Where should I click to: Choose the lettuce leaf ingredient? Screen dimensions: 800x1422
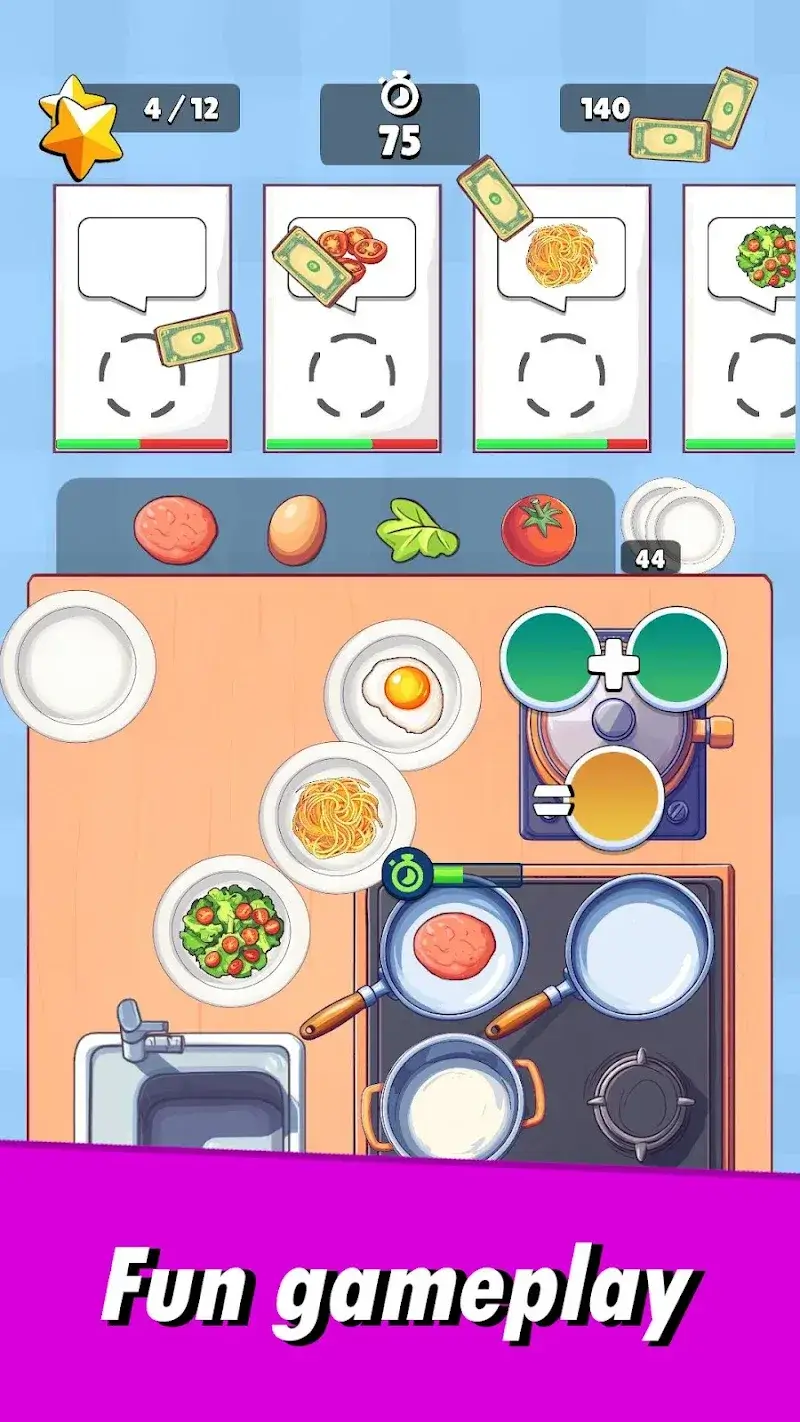click(x=416, y=531)
